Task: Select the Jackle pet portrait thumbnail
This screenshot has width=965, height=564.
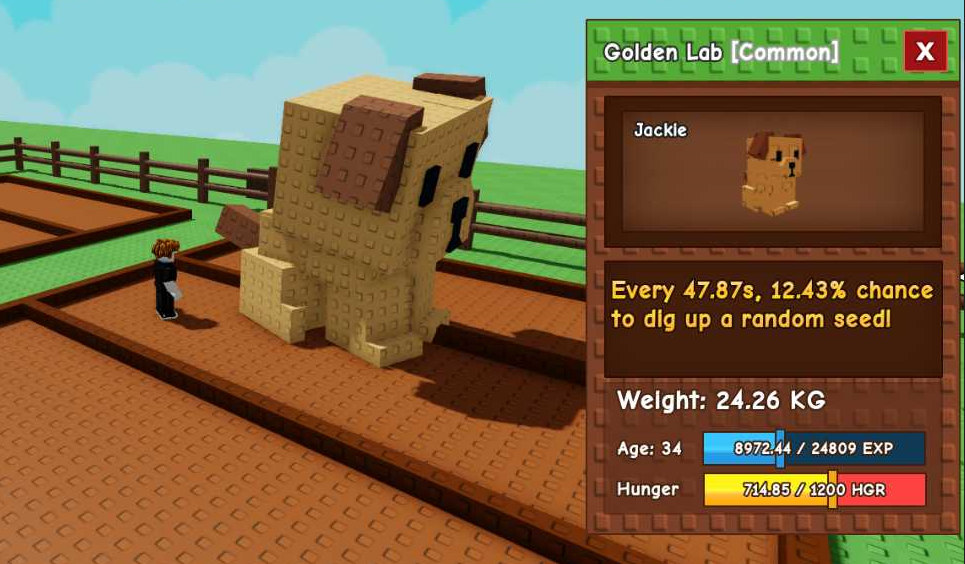Action: click(772, 172)
